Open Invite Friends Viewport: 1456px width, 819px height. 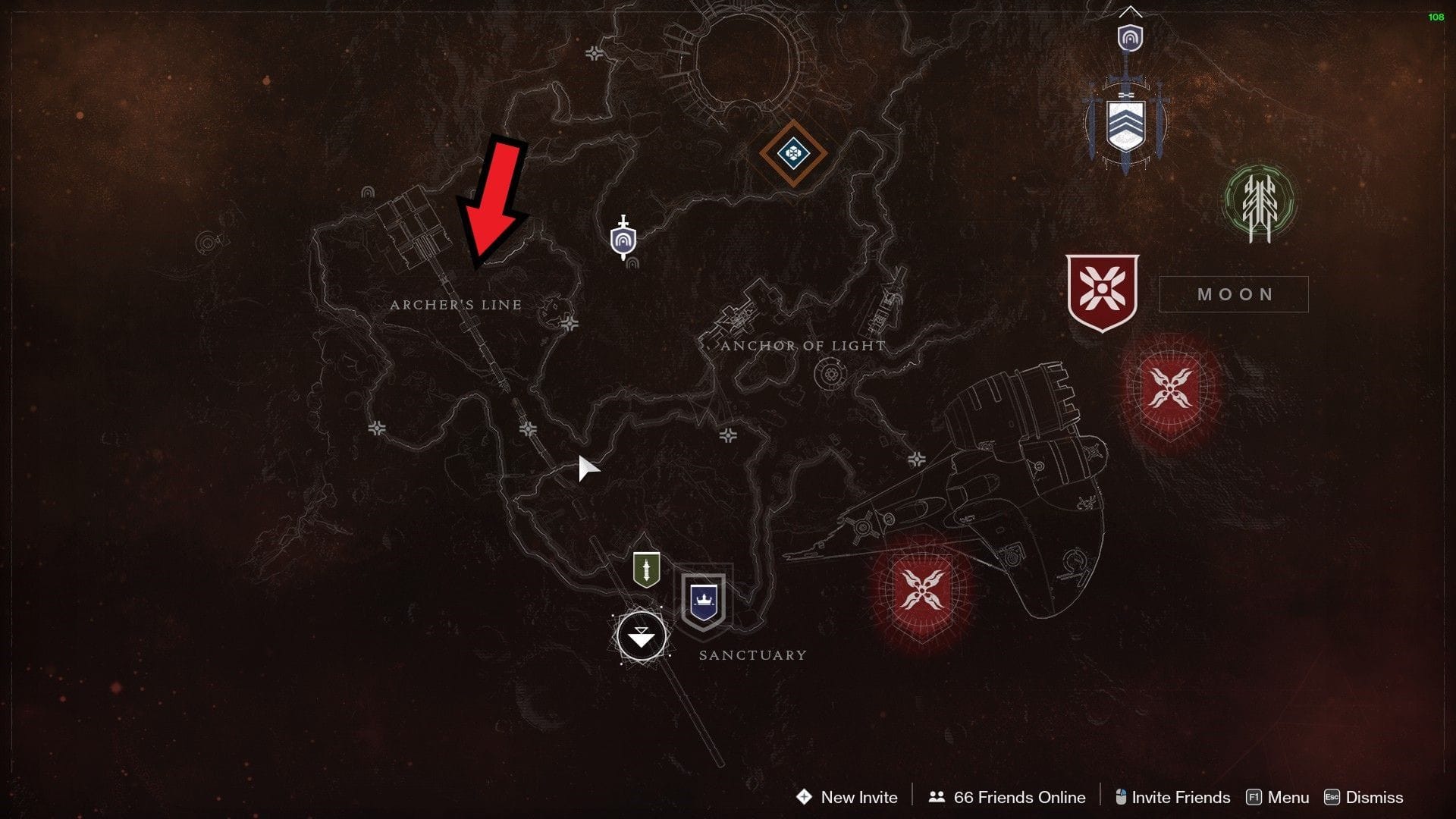(1179, 797)
